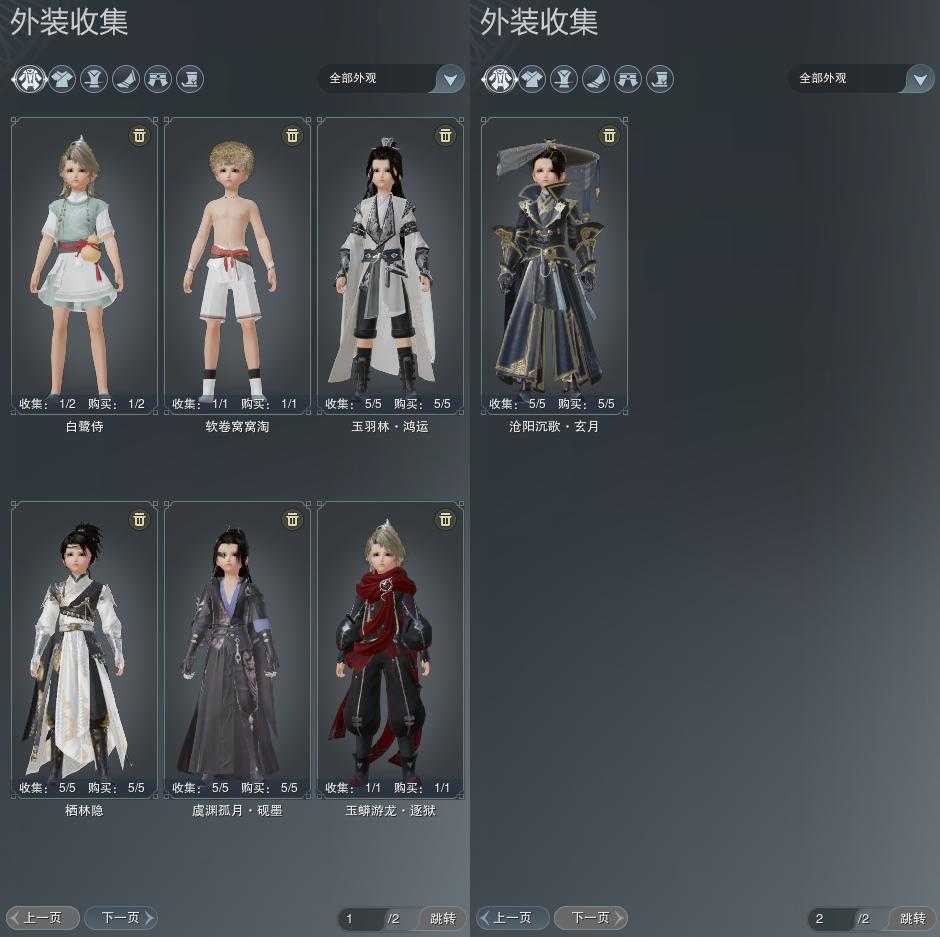
Task: Choose the 软卷窝窝淘 outfit
Action: (x=237, y=265)
